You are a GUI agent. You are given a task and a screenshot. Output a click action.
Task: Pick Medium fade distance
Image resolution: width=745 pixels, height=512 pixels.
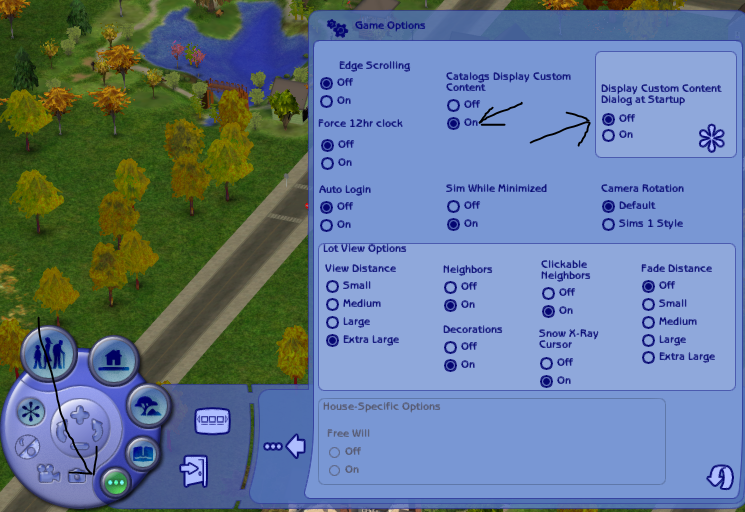pos(648,322)
